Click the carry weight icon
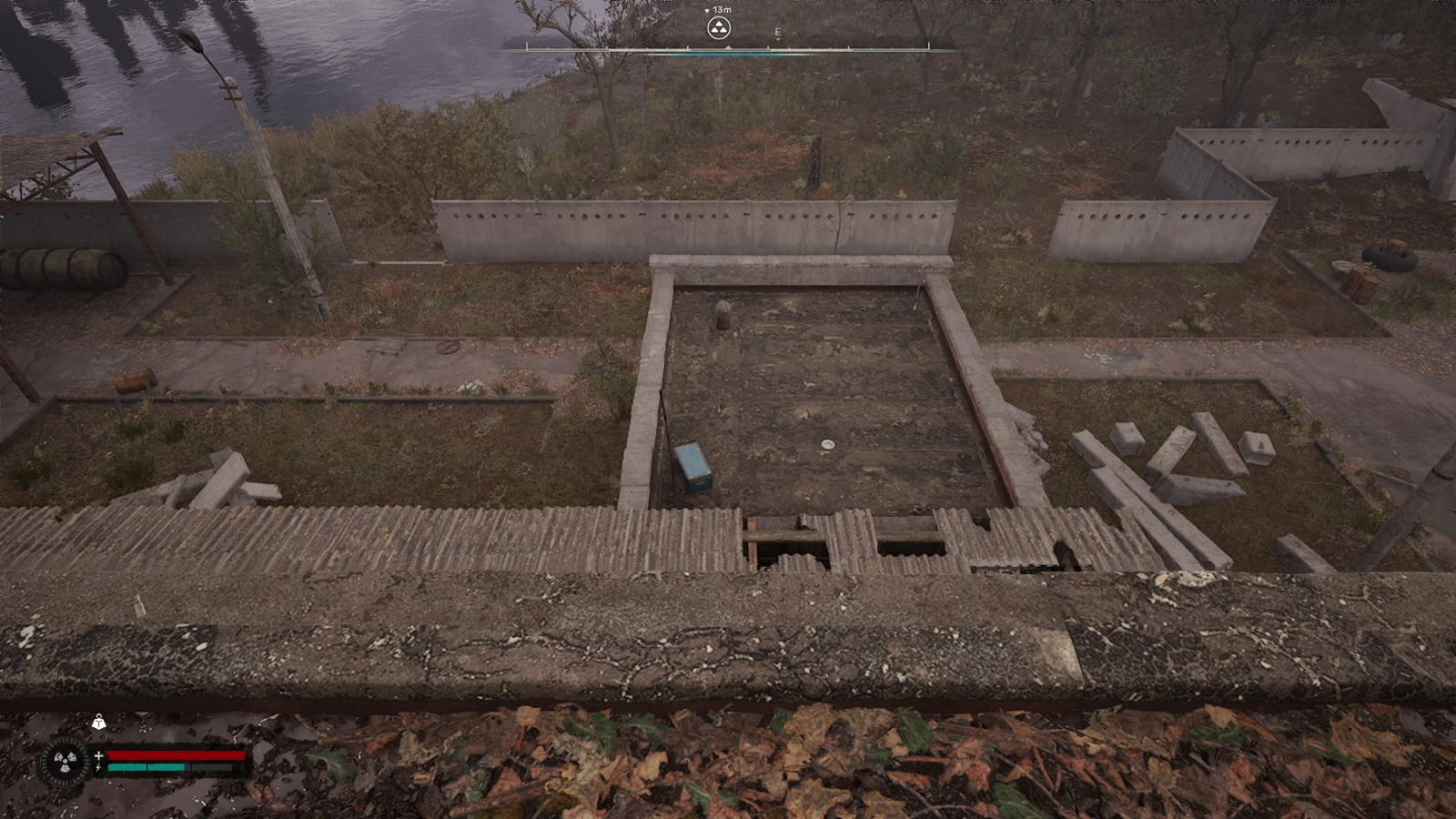The image size is (1456, 819). point(99,723)
